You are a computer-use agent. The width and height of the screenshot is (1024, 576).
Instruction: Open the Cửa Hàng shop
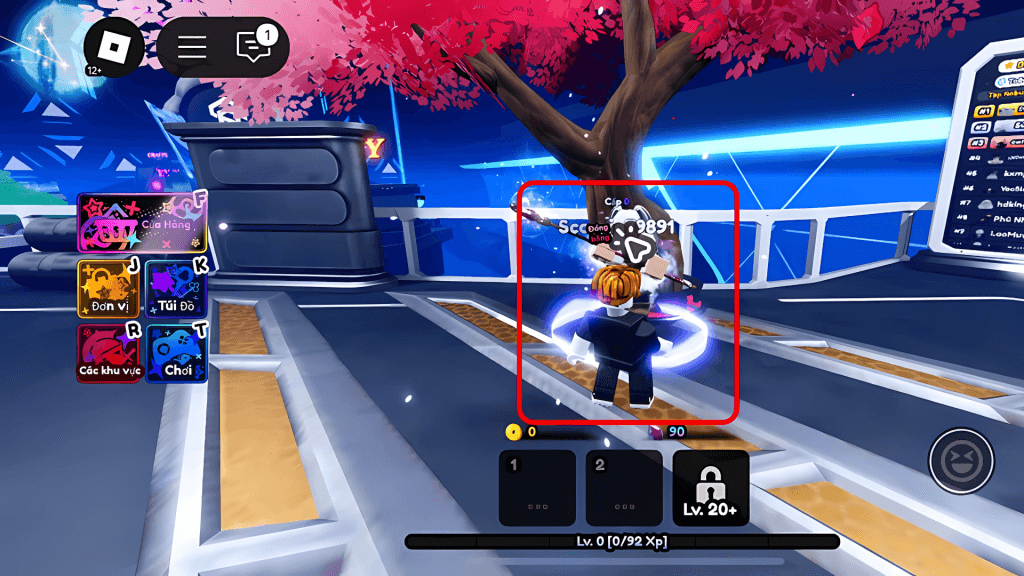(142, 223)
